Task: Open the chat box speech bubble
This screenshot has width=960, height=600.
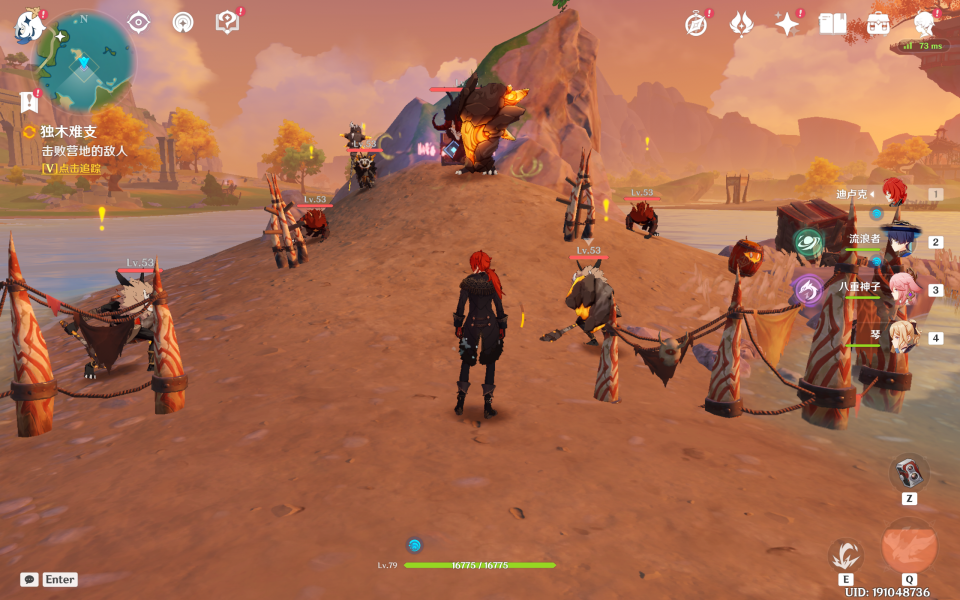Action: tap(29, 579)
